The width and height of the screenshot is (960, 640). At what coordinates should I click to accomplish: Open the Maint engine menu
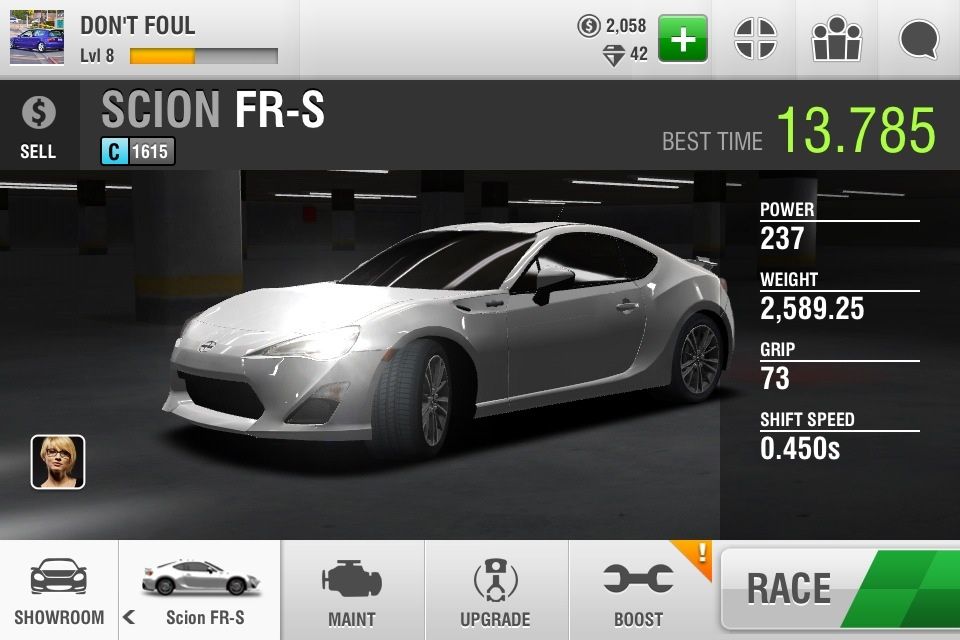point(352,592)
